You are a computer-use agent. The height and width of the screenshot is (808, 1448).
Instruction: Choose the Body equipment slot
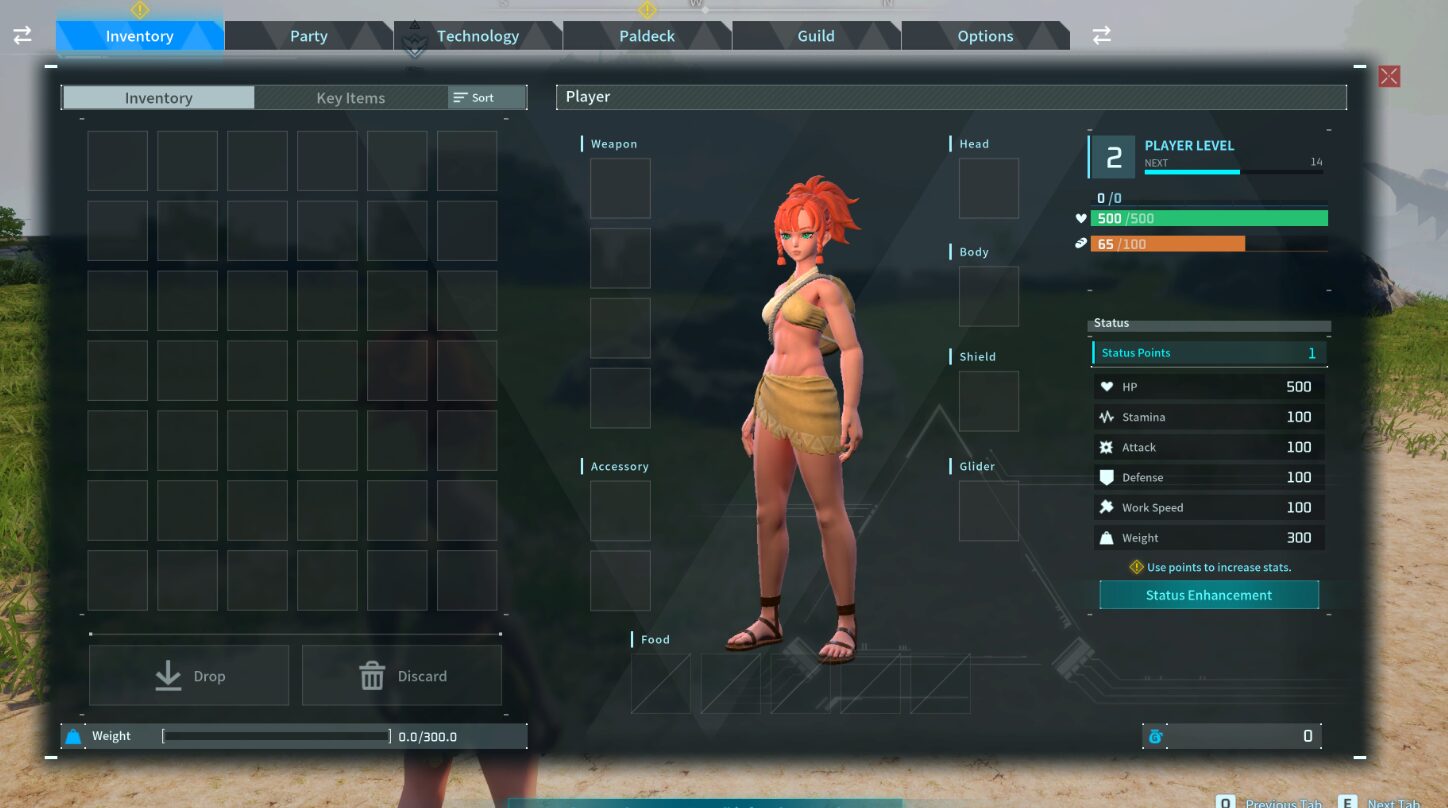coord(988,296)
